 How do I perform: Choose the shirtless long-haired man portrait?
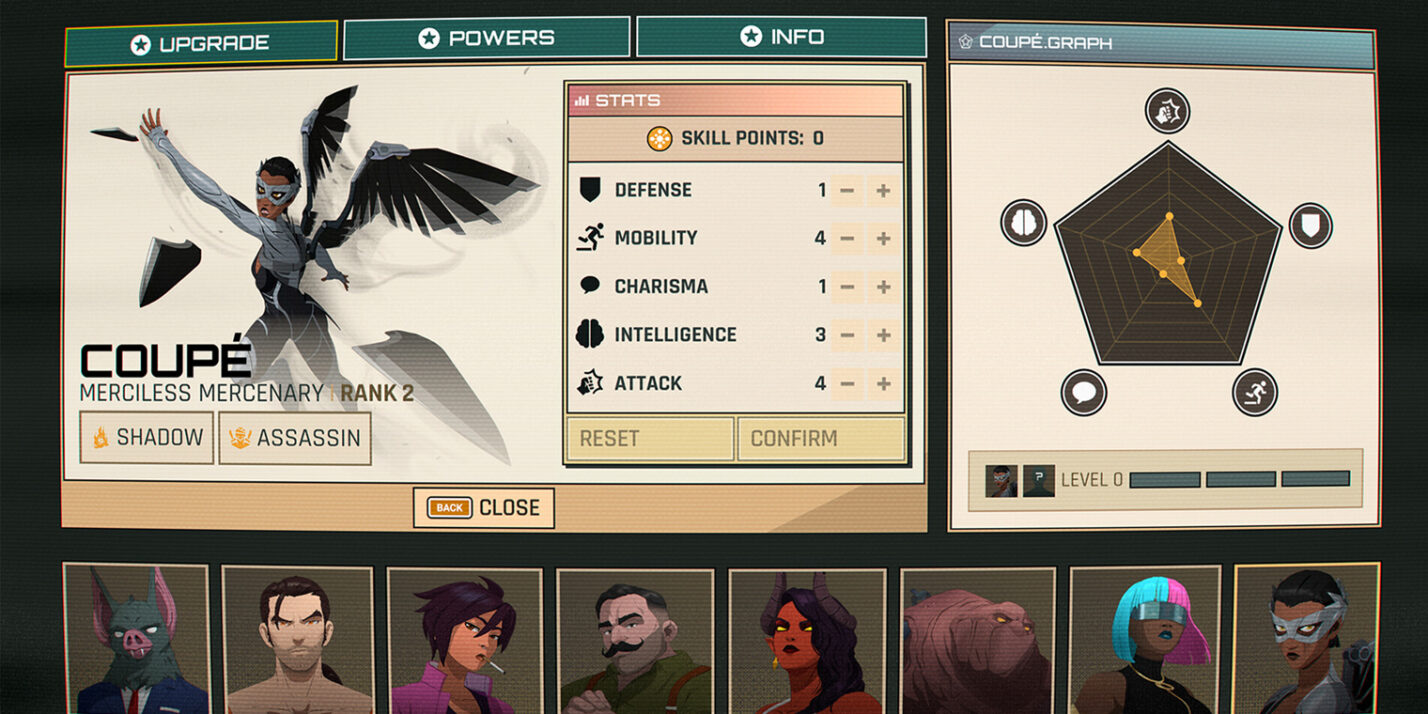click(x=297, y=642)
